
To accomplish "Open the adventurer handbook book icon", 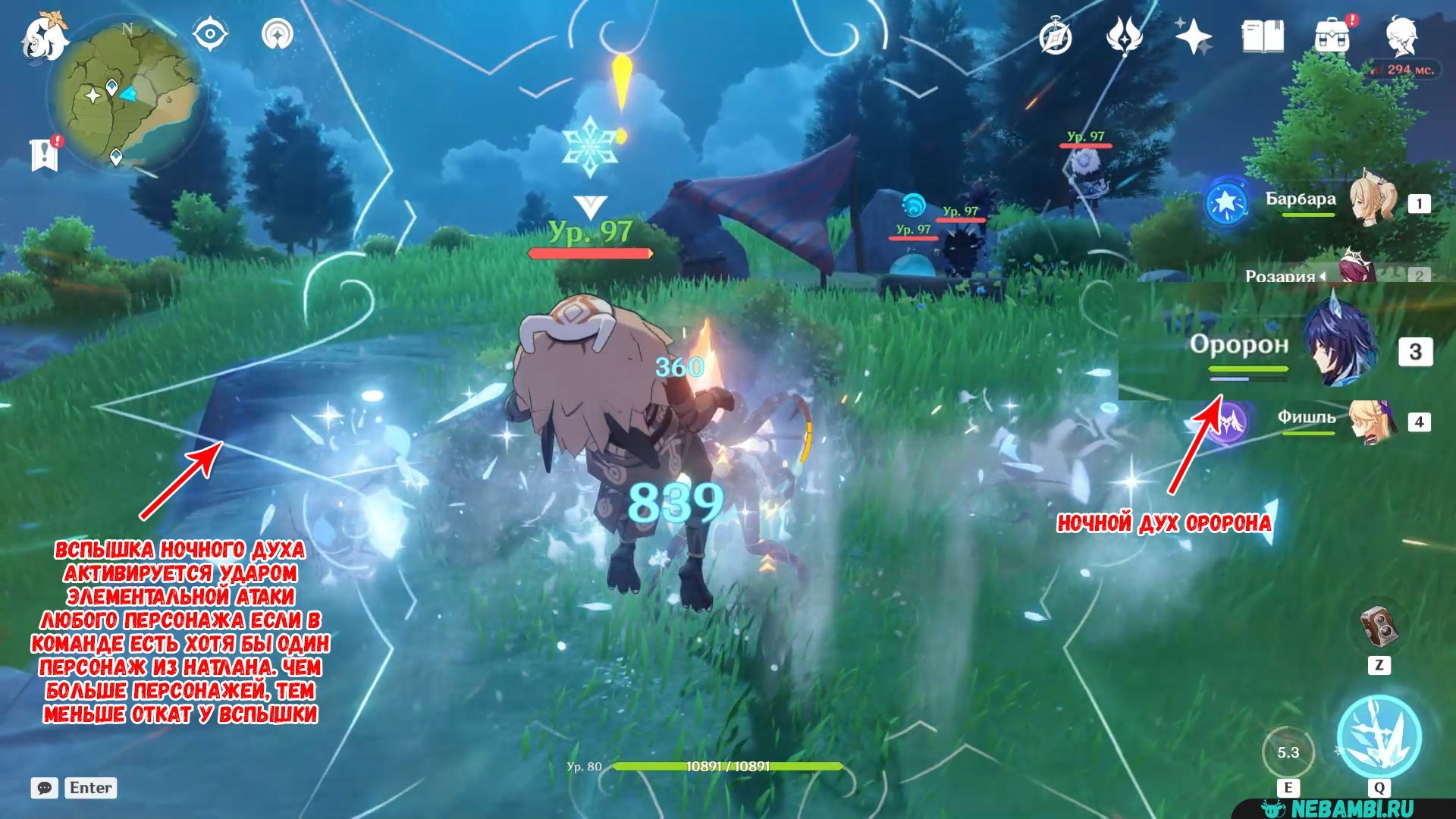I will pyautogui.click(x=1262, y=36).
